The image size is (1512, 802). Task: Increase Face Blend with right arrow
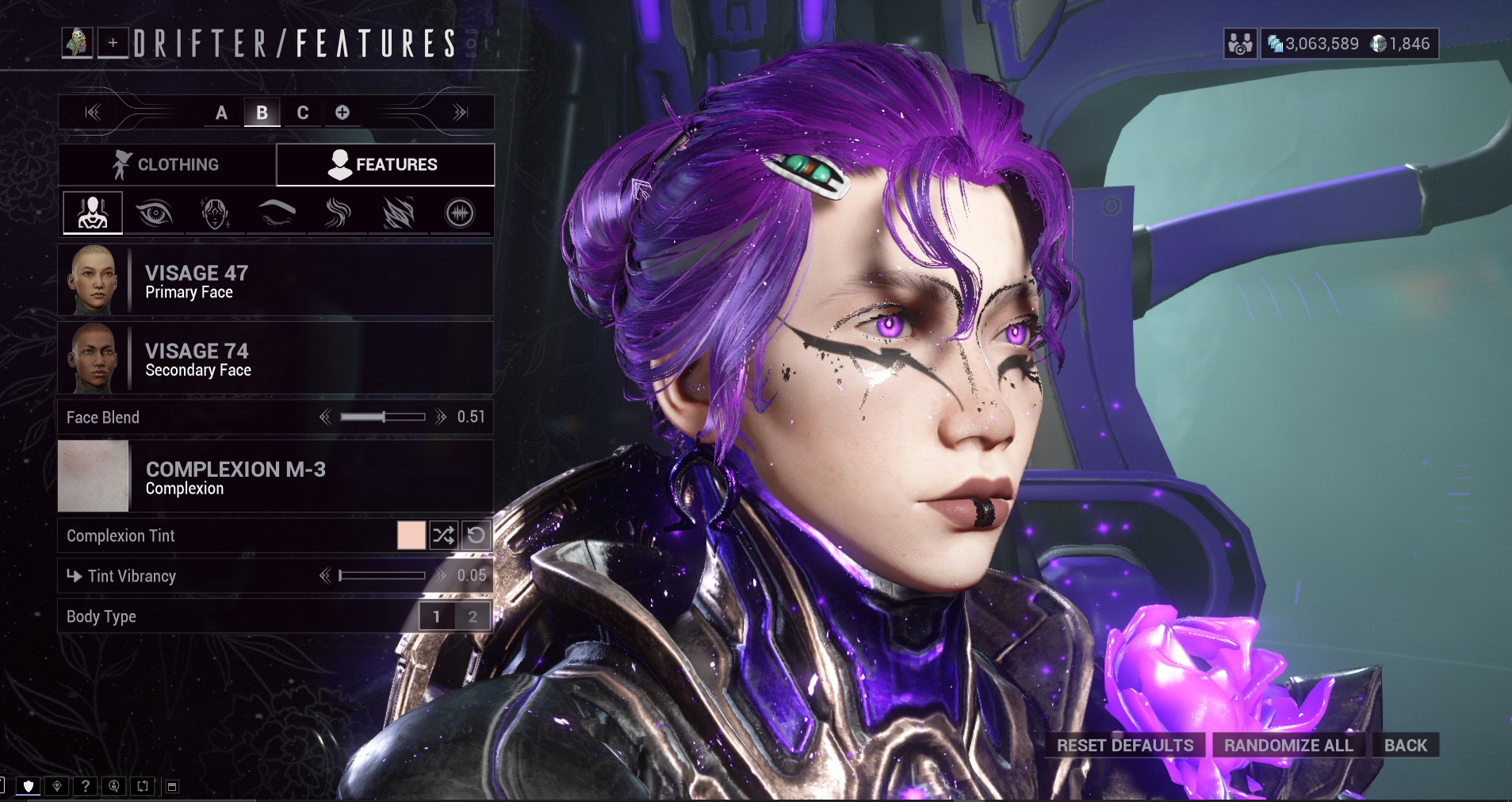point(441,417)
